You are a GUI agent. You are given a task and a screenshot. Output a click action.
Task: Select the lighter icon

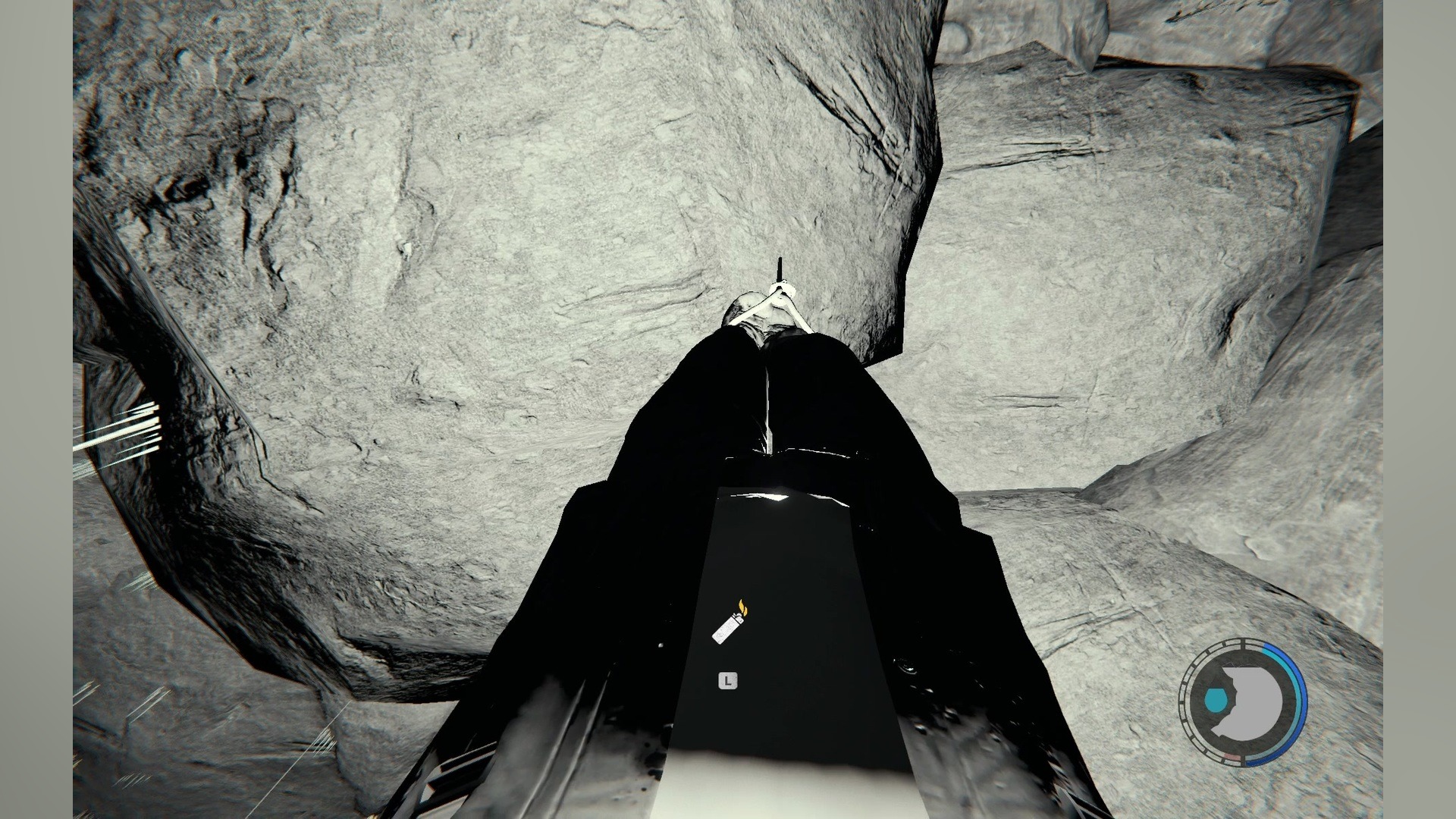[x=730, y=624]
